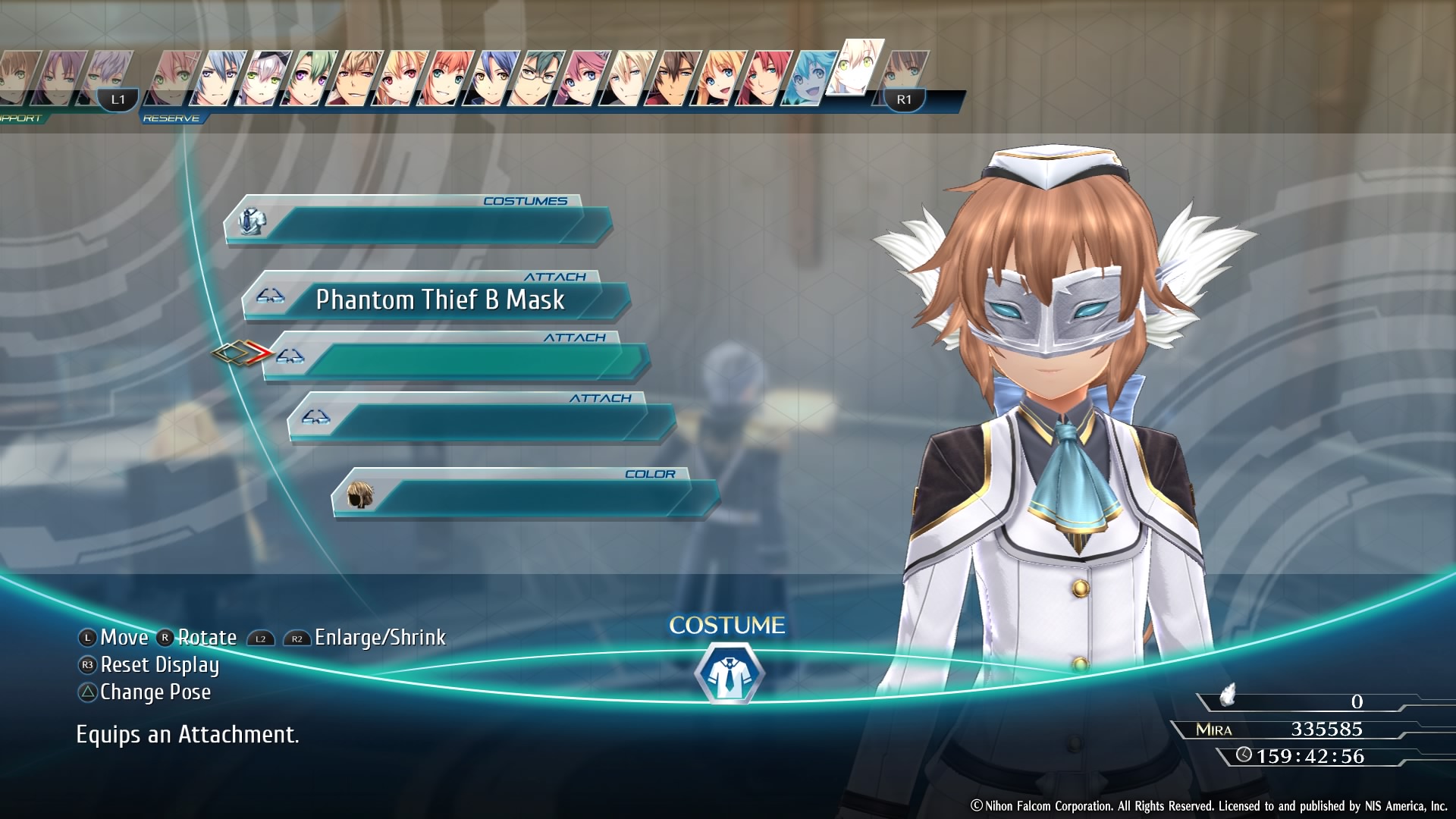Open the Costumes slot
1456x819 pixels.
coord(417,222)
